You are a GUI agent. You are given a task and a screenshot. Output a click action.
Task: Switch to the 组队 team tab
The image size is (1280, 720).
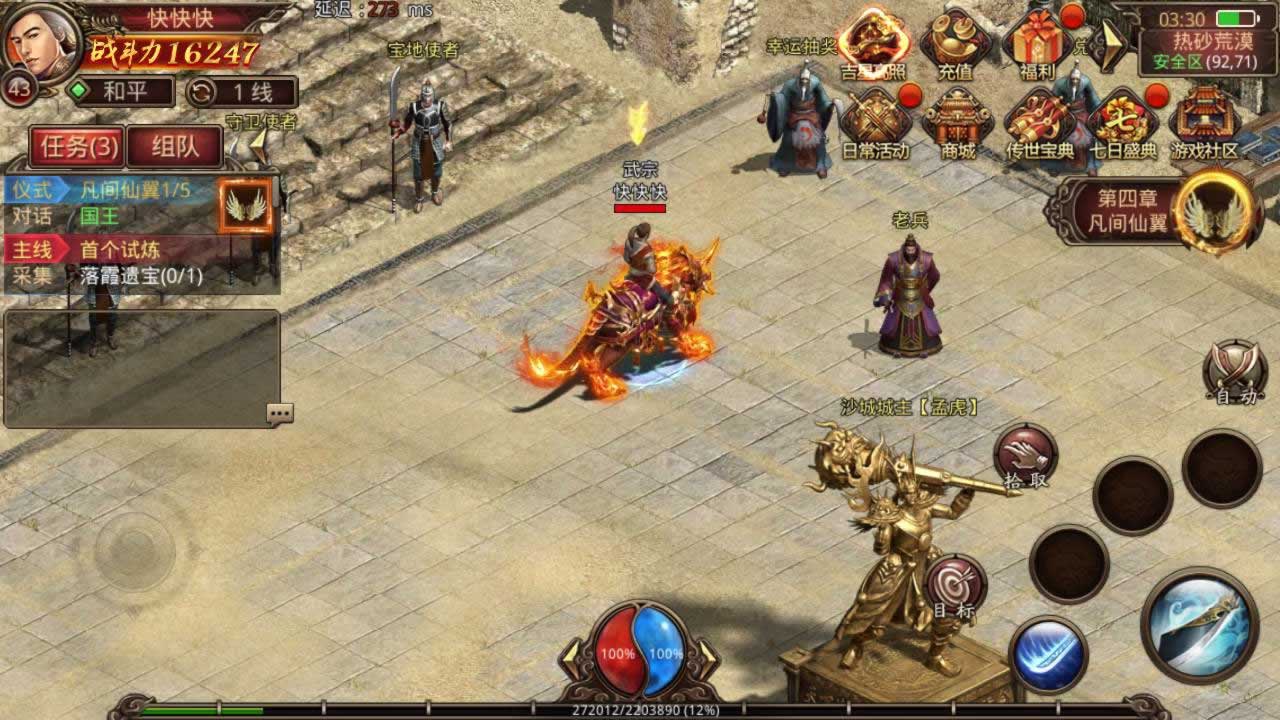tap(175, 147)
